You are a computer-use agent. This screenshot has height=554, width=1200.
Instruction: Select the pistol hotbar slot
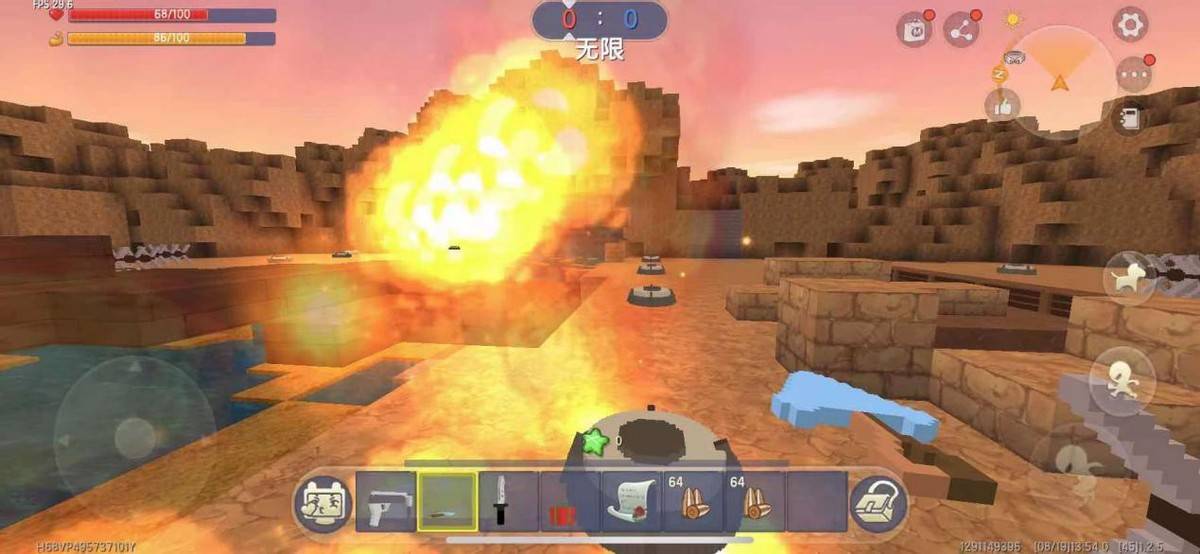coord(385,502)
